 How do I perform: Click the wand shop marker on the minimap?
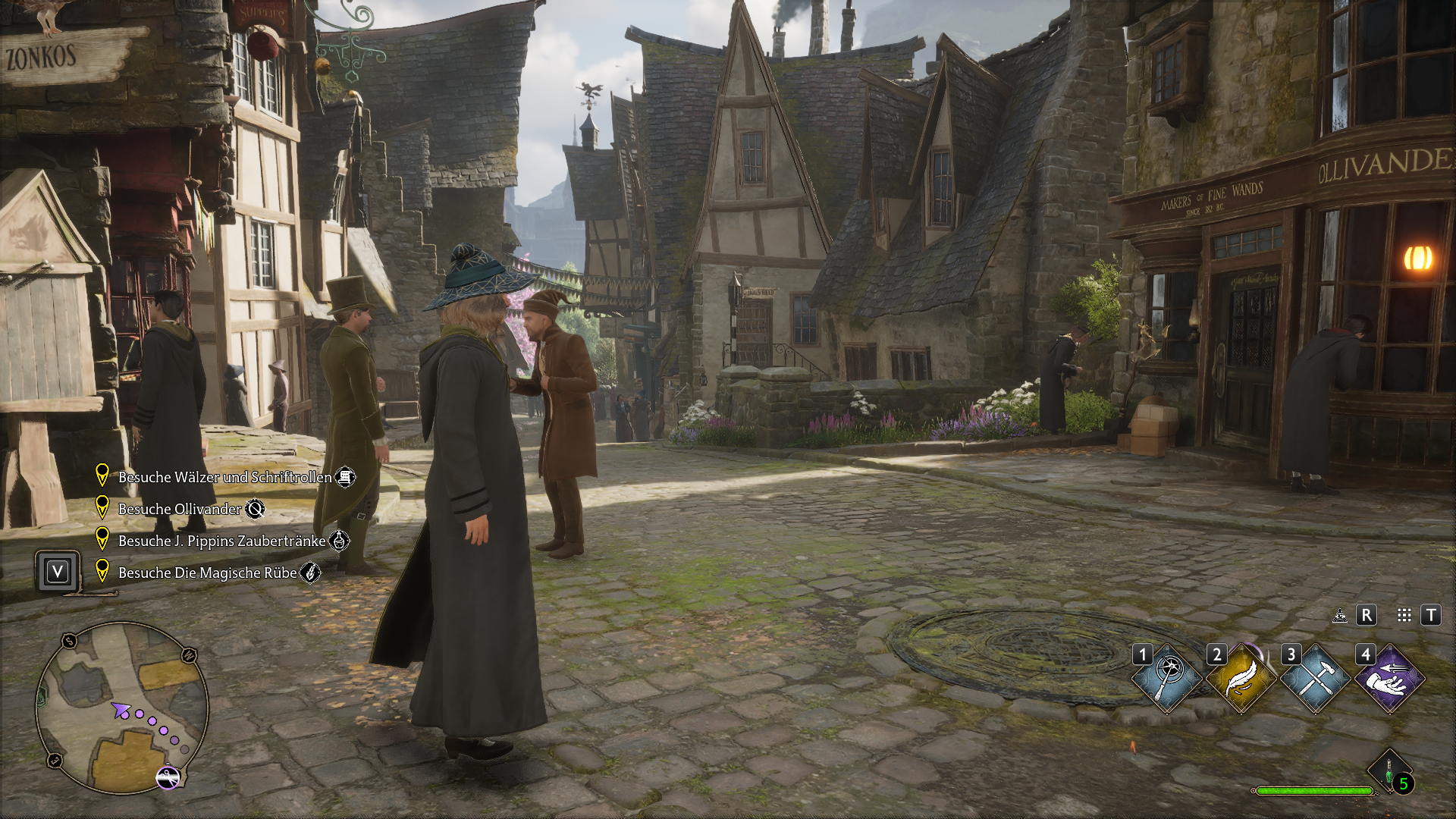pyautogui.click(x=168, y=777)
